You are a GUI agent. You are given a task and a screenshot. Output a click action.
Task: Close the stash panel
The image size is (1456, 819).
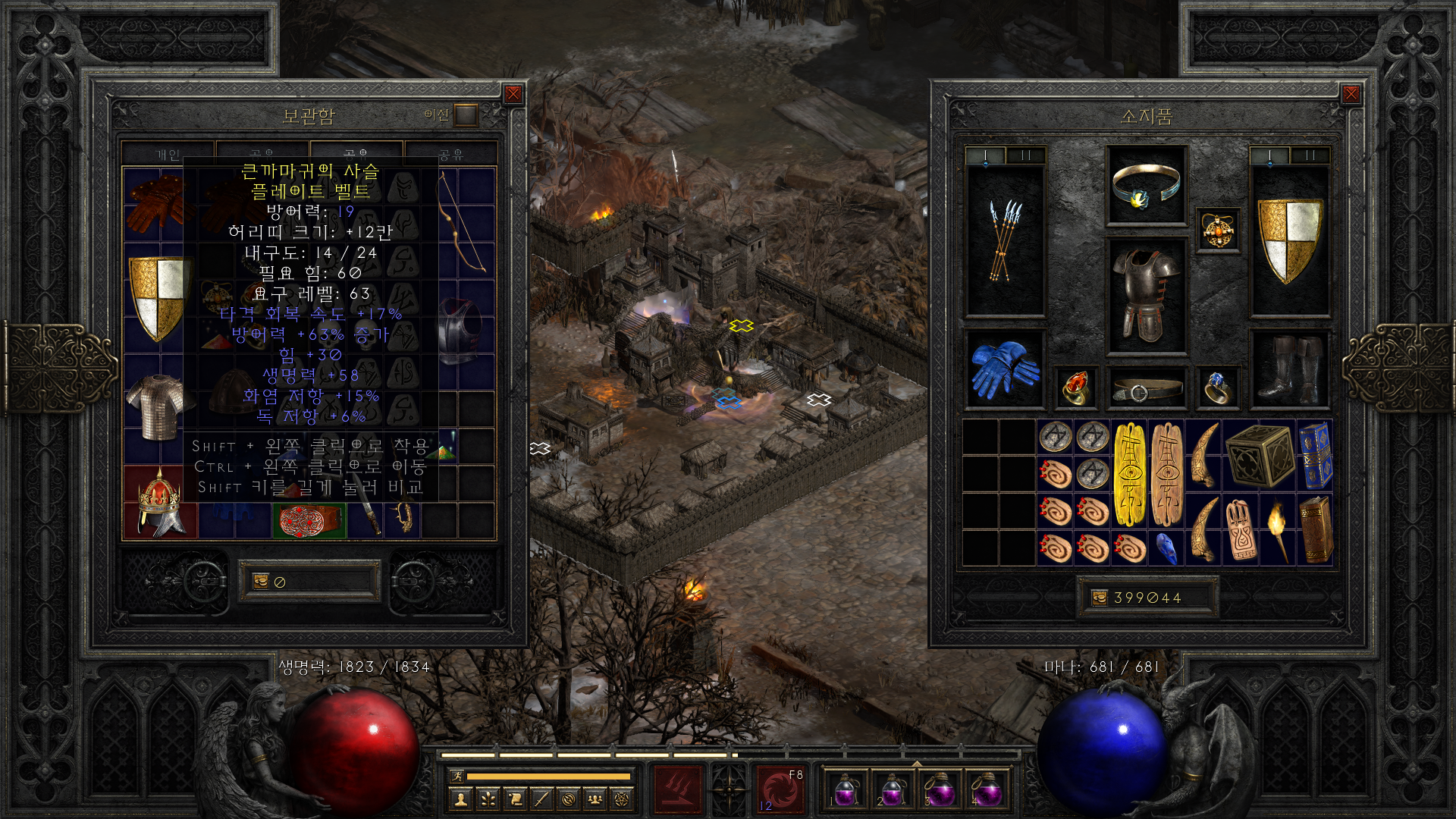point(513,94)
